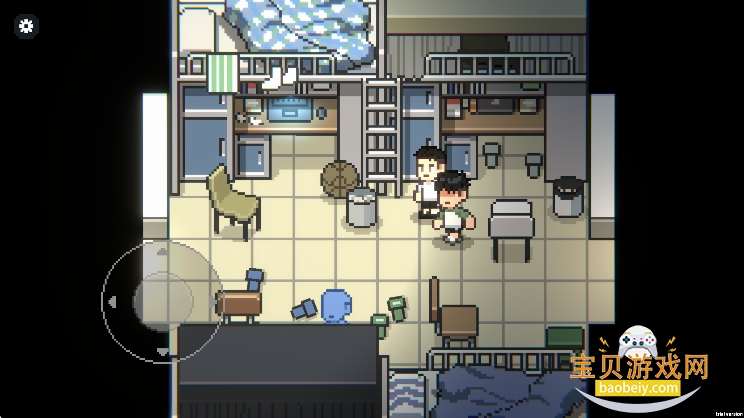This screenshot has height=418, width=744.
Task: Tap the virtual joystick's up arrow
Action: (163, 250)
